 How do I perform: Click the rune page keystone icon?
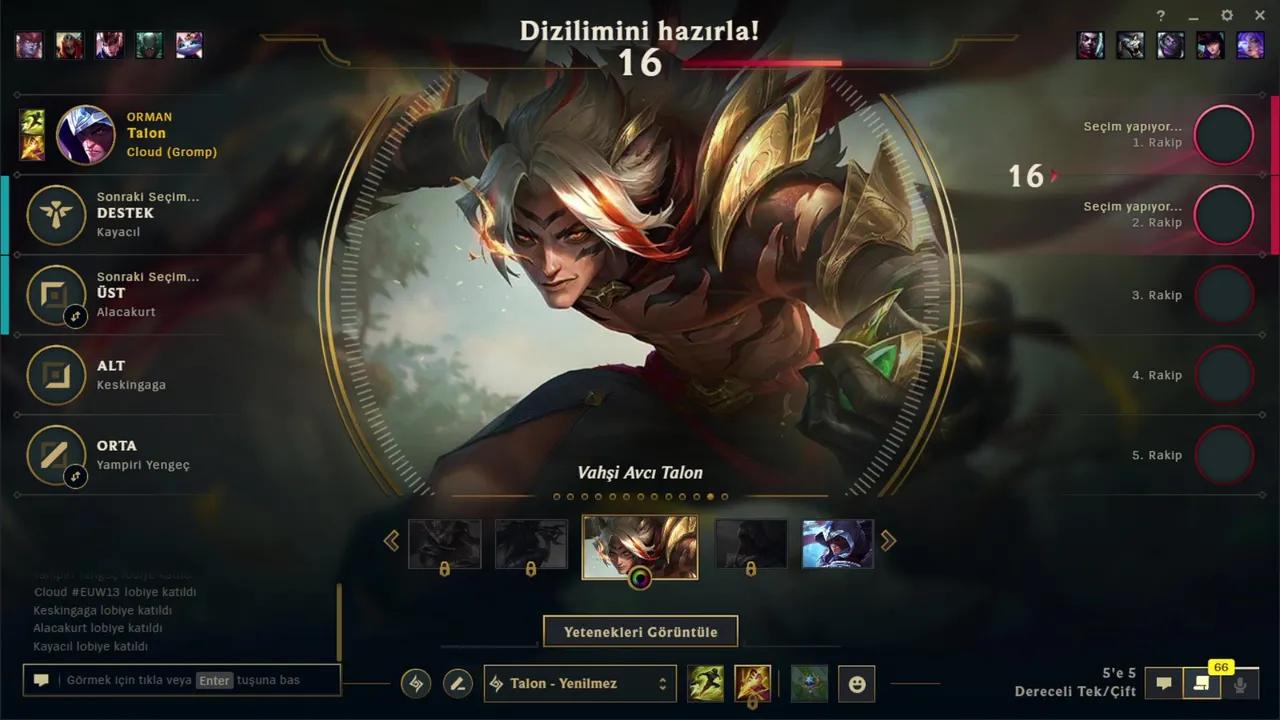[415, 683]
